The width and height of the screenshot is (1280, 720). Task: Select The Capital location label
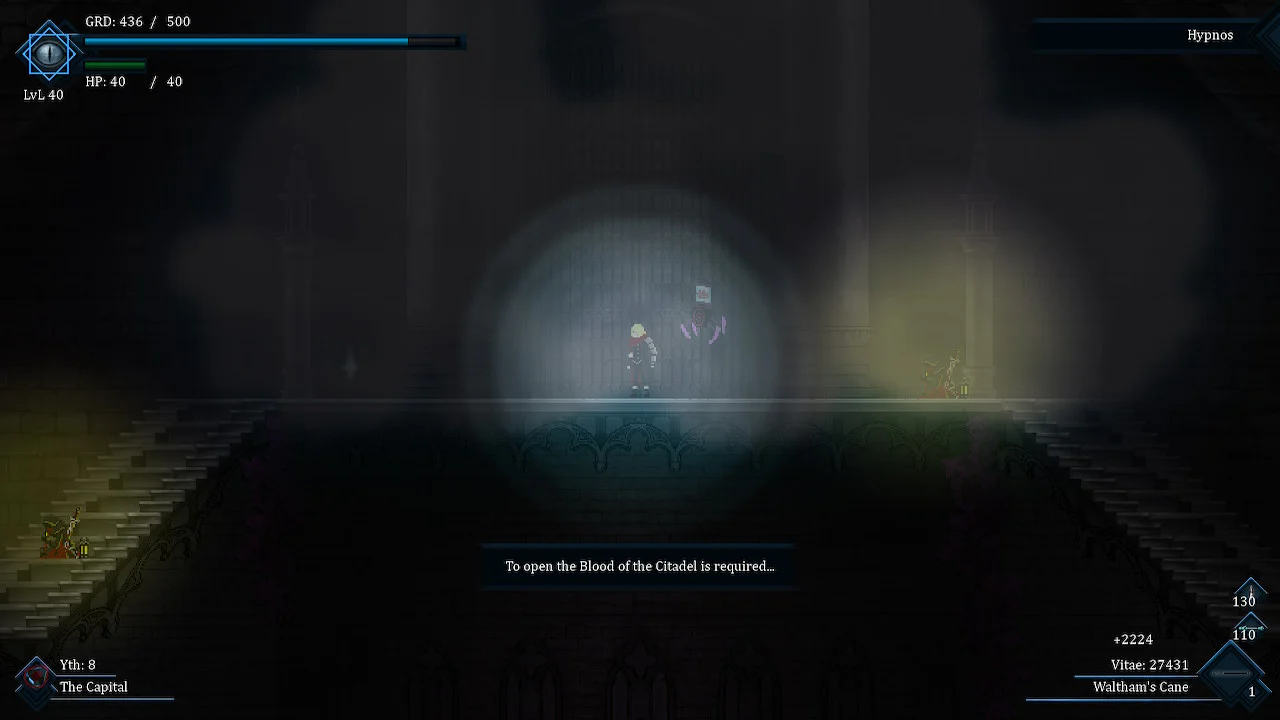click(94, 687)
